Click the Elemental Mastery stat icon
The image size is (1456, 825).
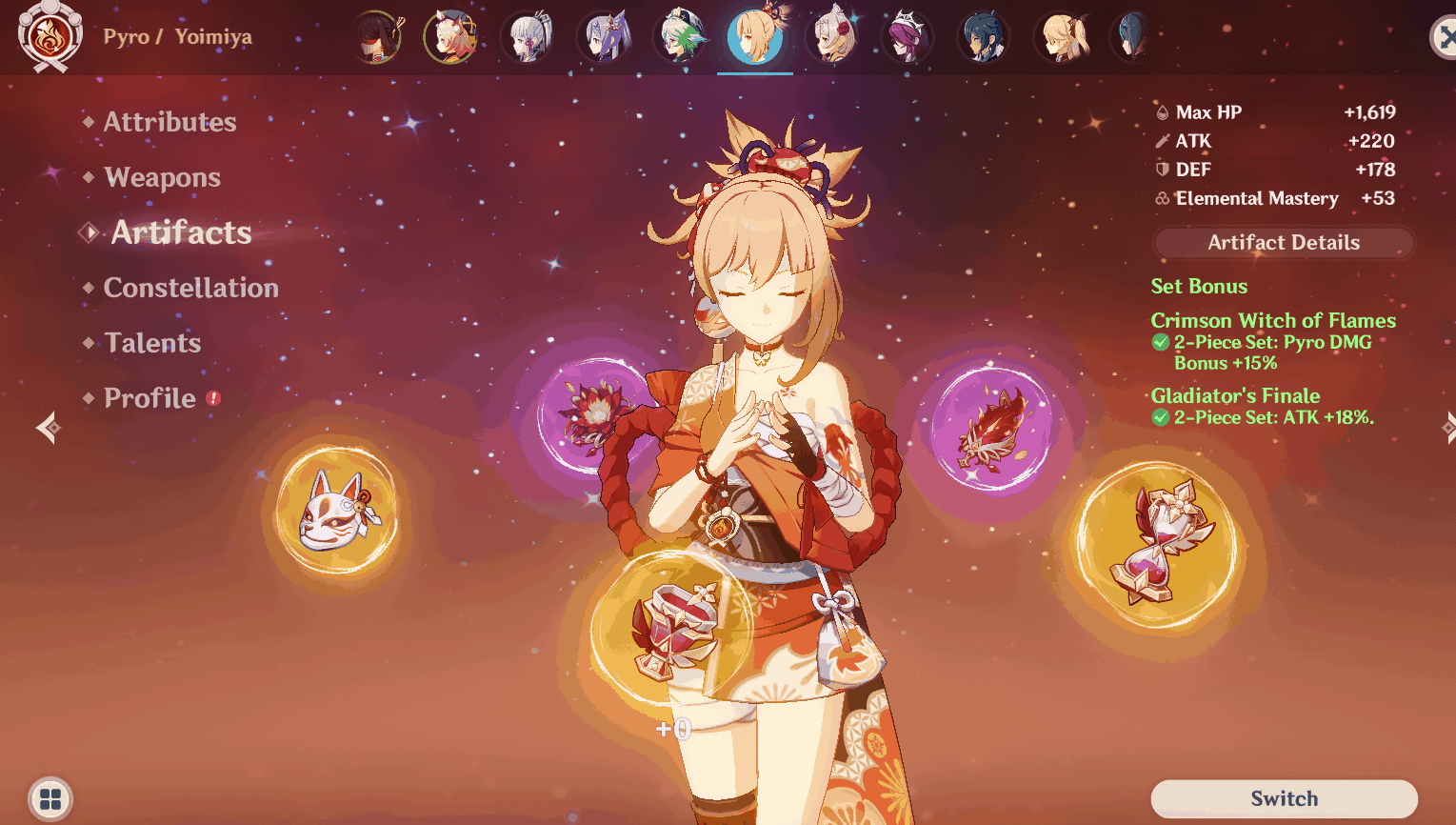click(x=1161, y=198)
